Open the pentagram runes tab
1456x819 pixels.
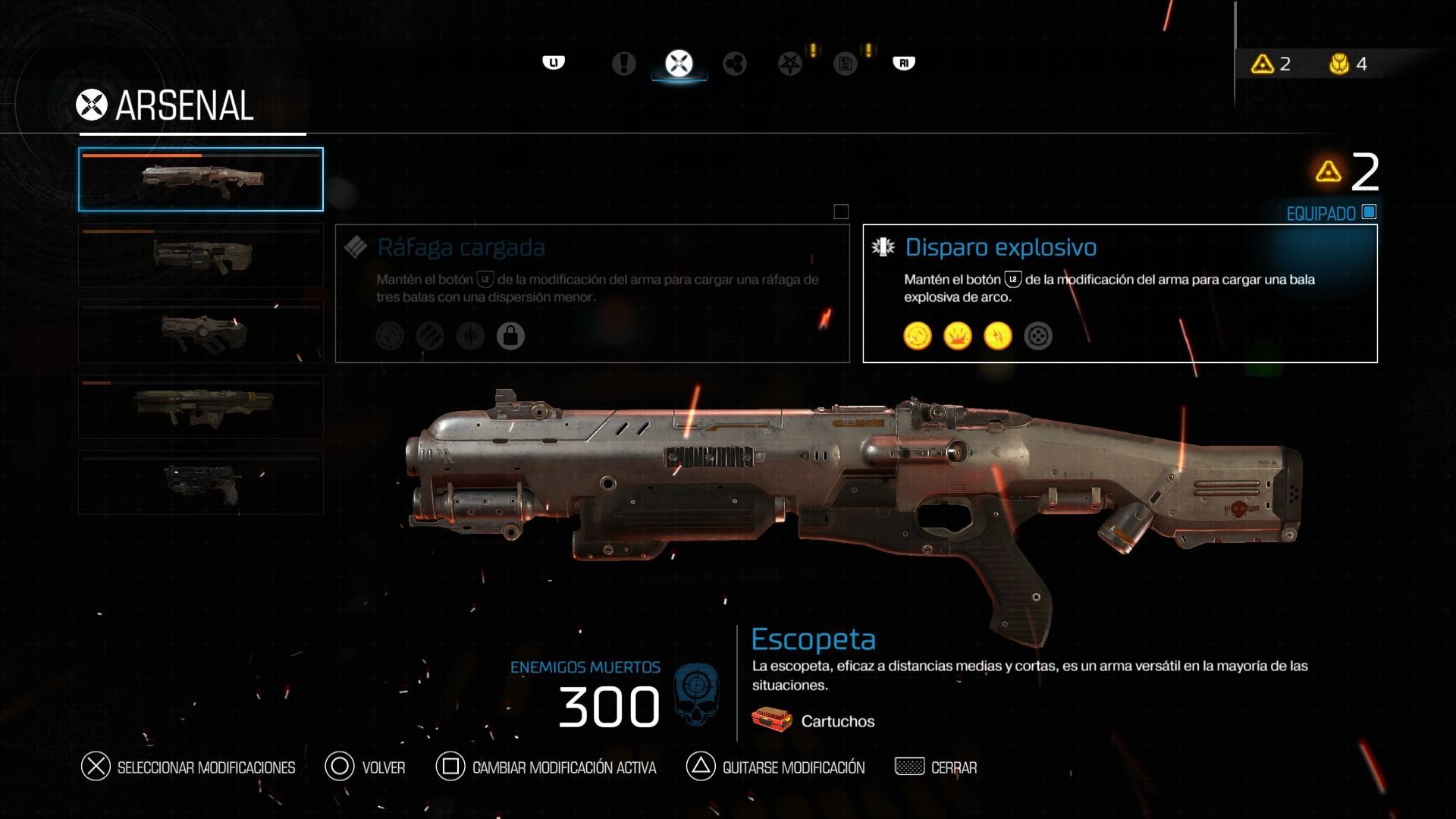tap(790, 64)
